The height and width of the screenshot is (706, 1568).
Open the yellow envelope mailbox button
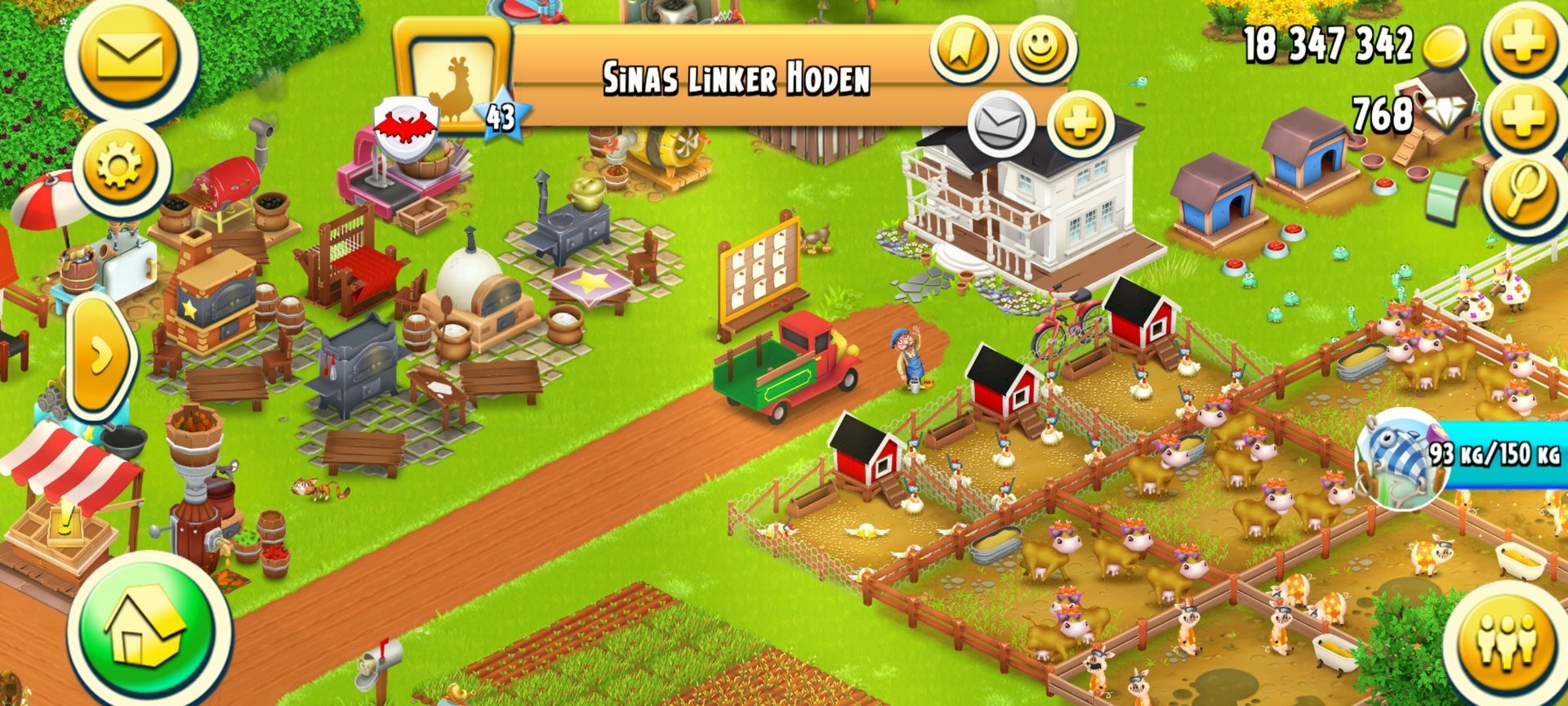point(131,57)
